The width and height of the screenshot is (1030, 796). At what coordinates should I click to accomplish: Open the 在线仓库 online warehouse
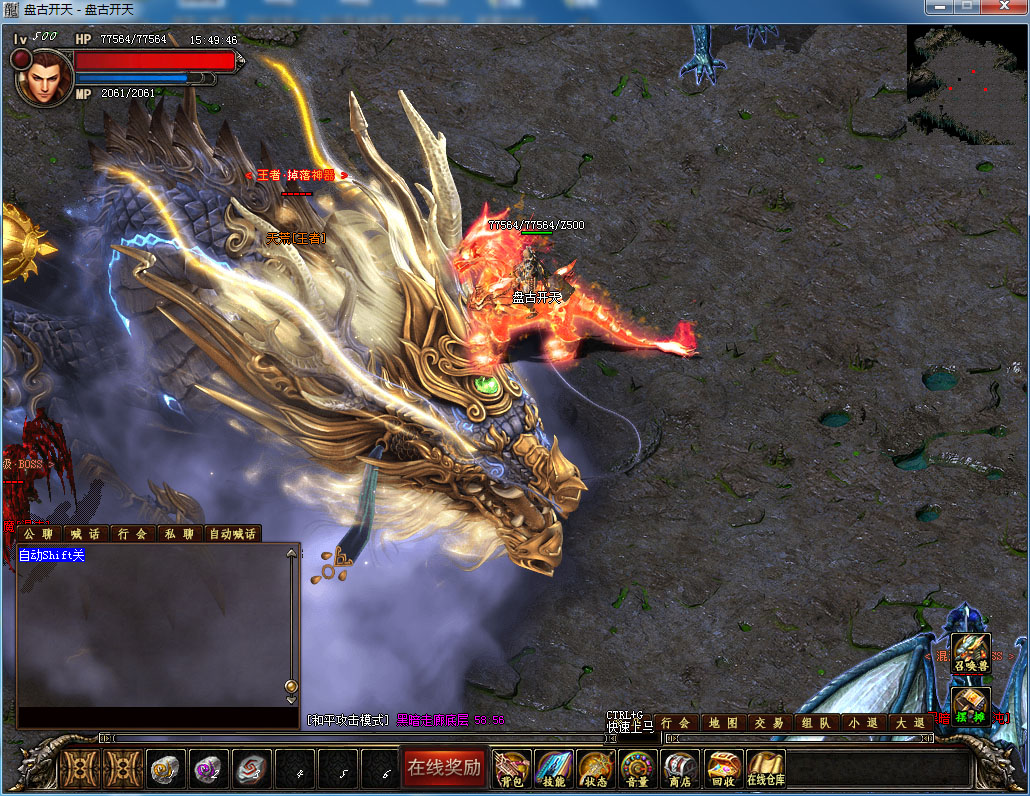tap(765, 768)
